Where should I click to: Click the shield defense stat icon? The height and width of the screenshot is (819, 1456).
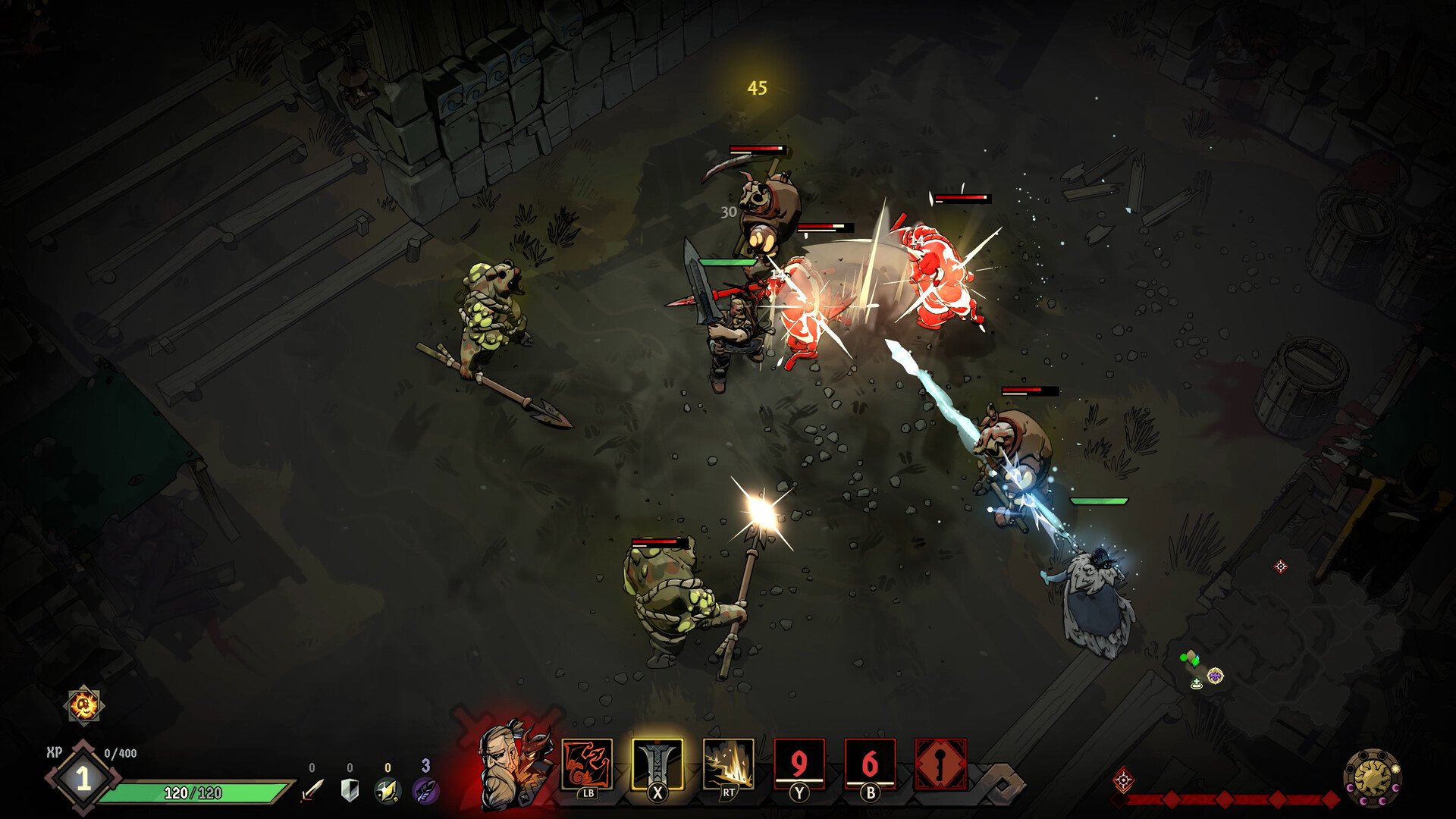pyautogui.click(x=348, y=790)
